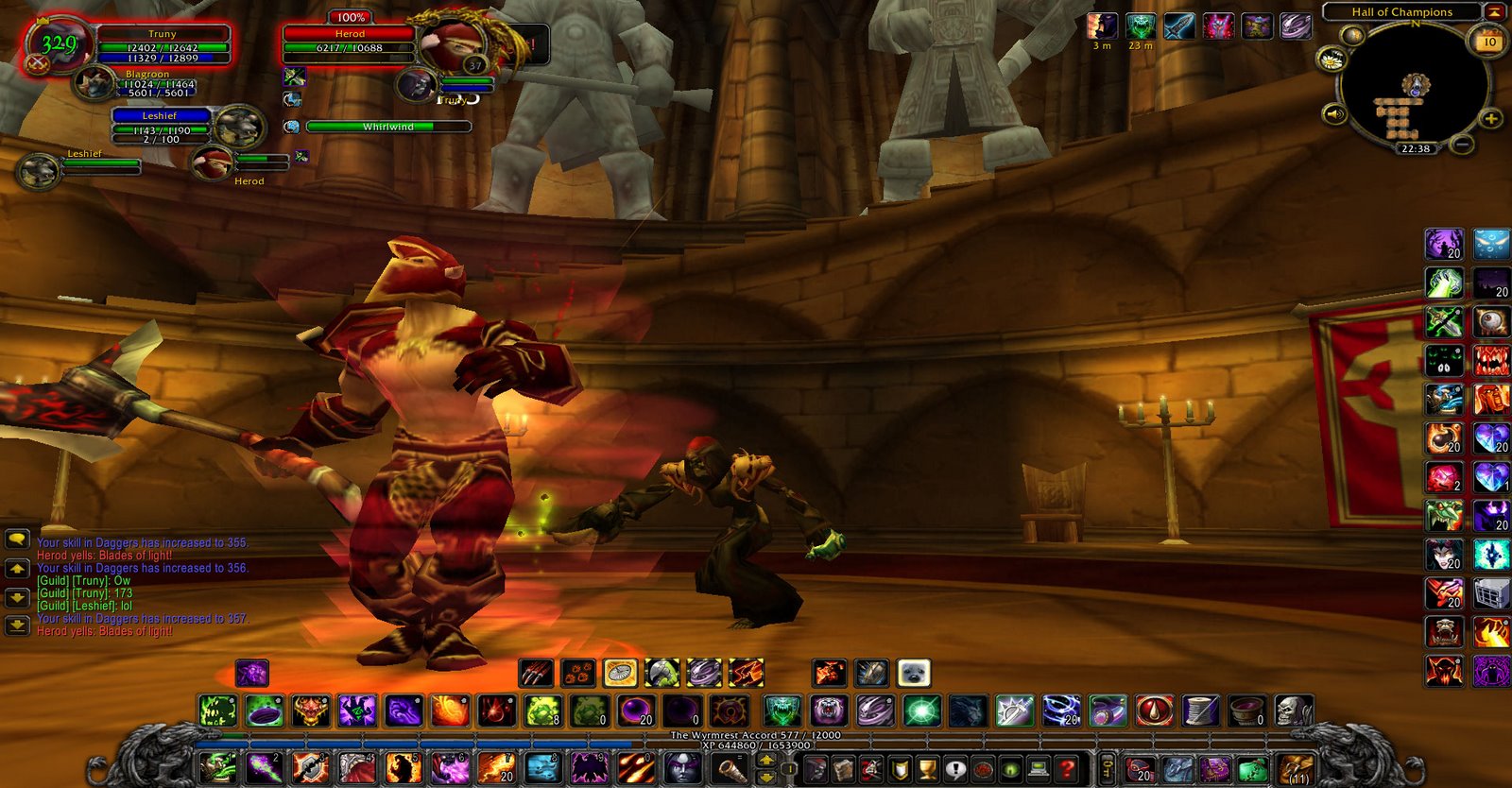Zoom in the minimap with plus button
The width and height of the screenshot is (1512, 788).
click(1490, 118)
